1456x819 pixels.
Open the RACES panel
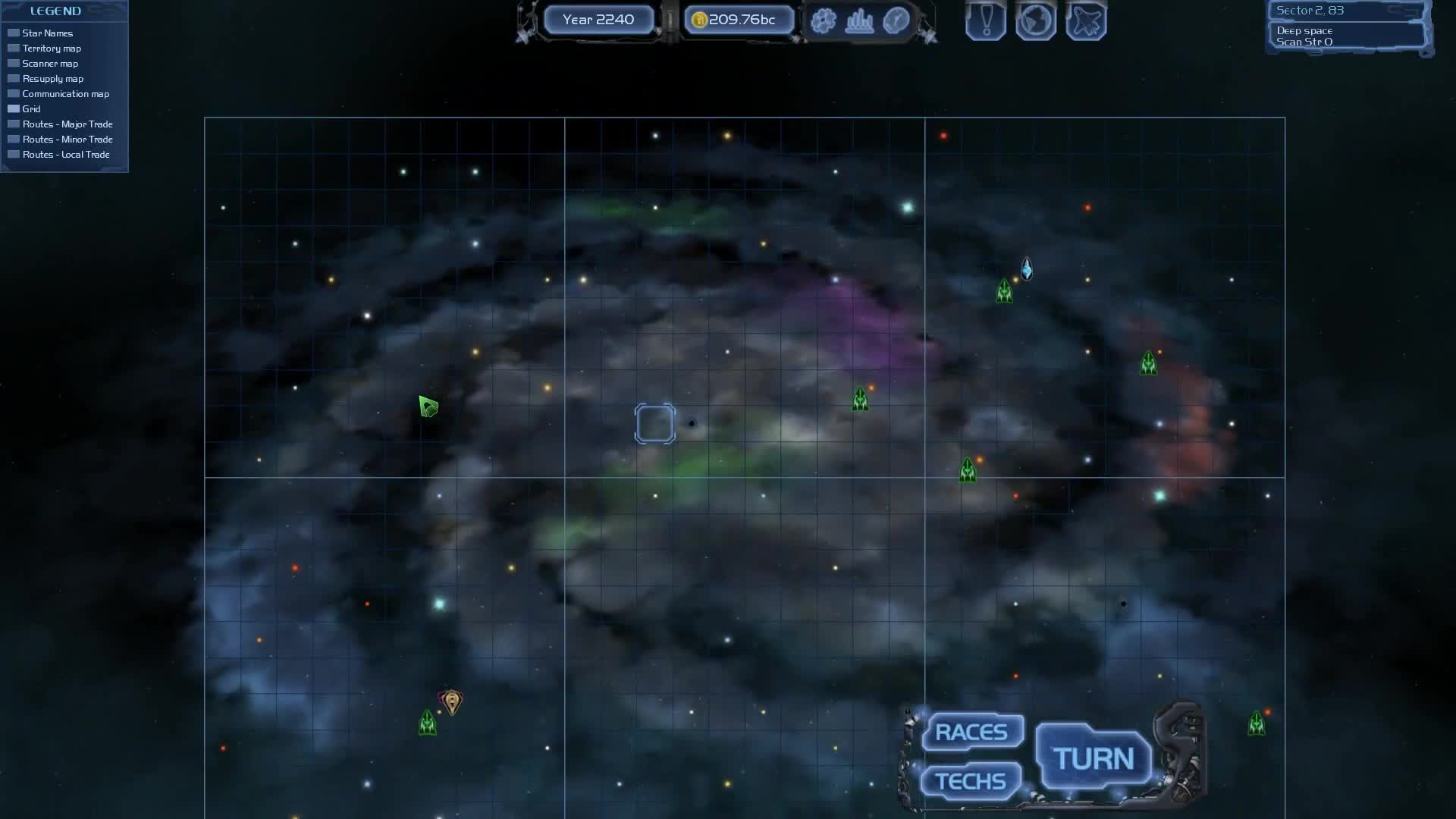pyautogui.click(x=972, y=730)
